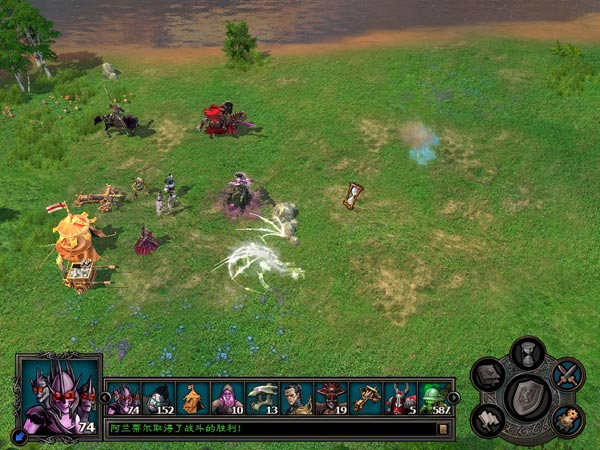Select the stack of 152 in the turn bar
Image resolution: width=600 pixels, height=450 pixels.
(158, 399)
